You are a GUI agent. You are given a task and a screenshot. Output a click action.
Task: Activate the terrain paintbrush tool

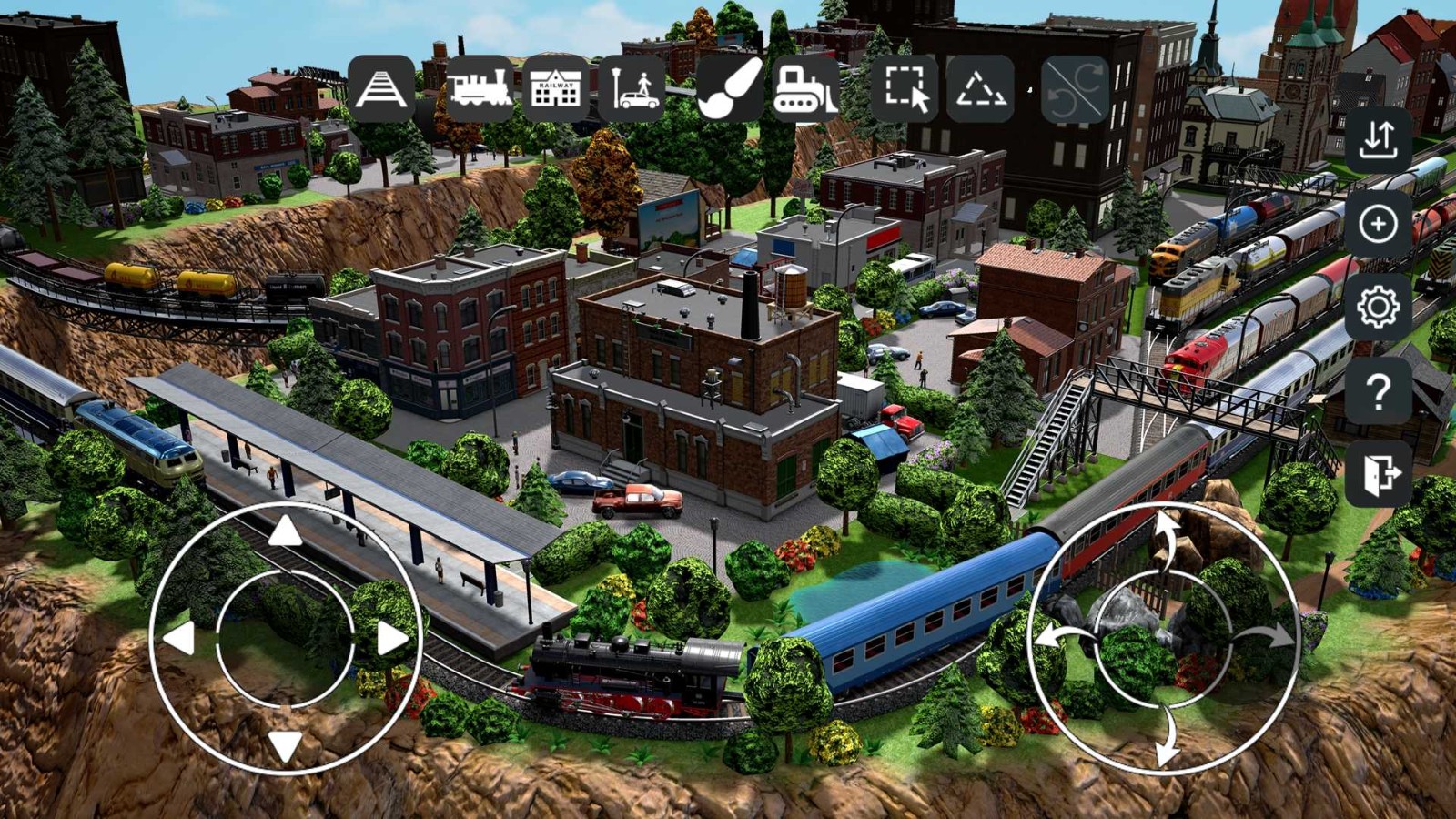click(728, 90)
